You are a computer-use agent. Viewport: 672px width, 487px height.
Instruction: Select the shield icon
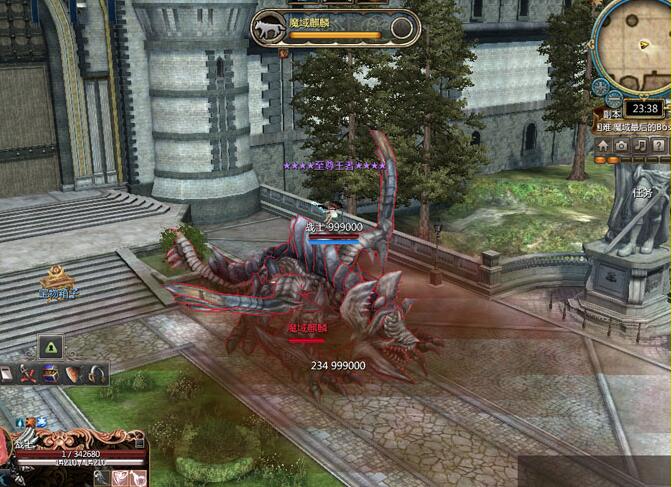point(74,373)
